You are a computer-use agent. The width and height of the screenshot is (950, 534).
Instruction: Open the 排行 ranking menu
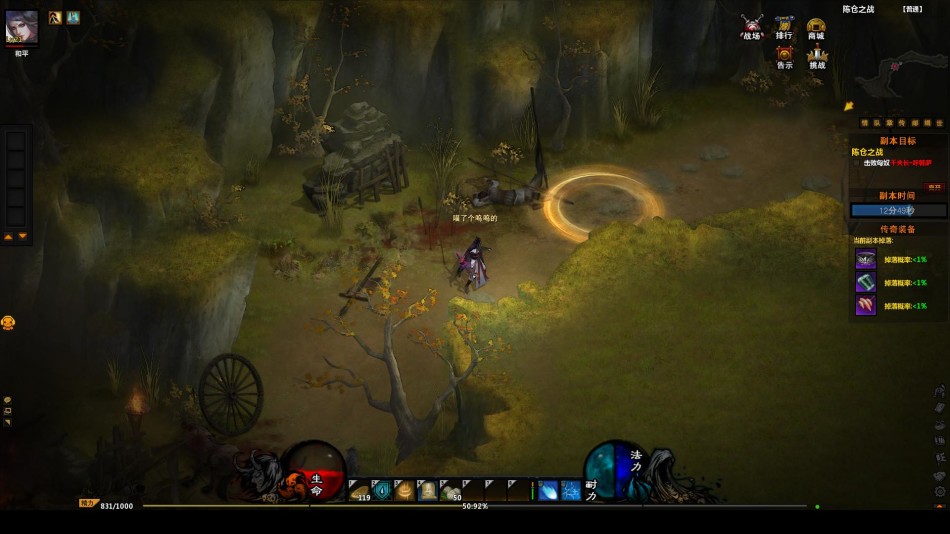[785, 26]
